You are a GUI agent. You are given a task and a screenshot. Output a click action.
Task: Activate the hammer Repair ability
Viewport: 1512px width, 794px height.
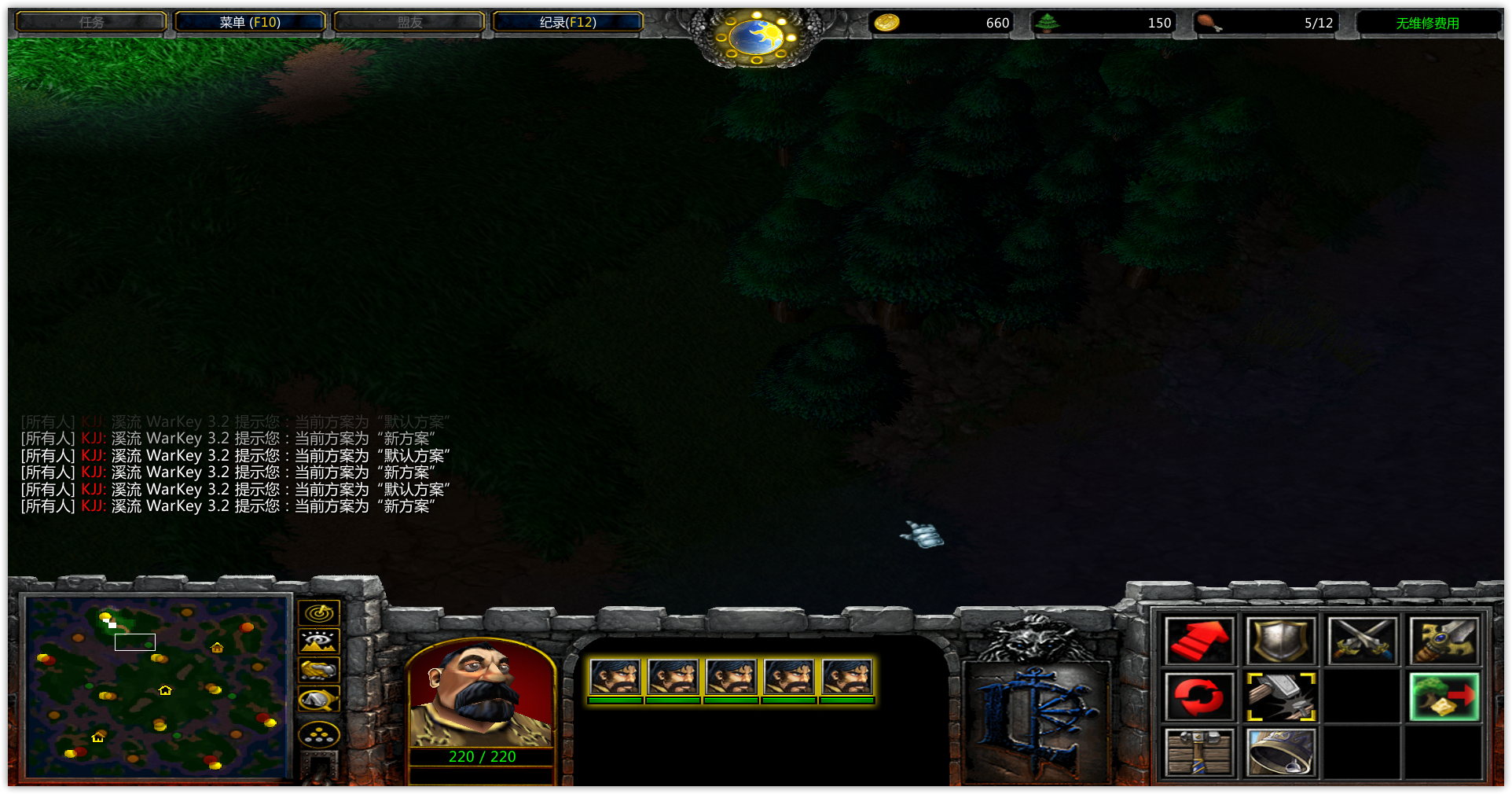(x=1280, y=697)
